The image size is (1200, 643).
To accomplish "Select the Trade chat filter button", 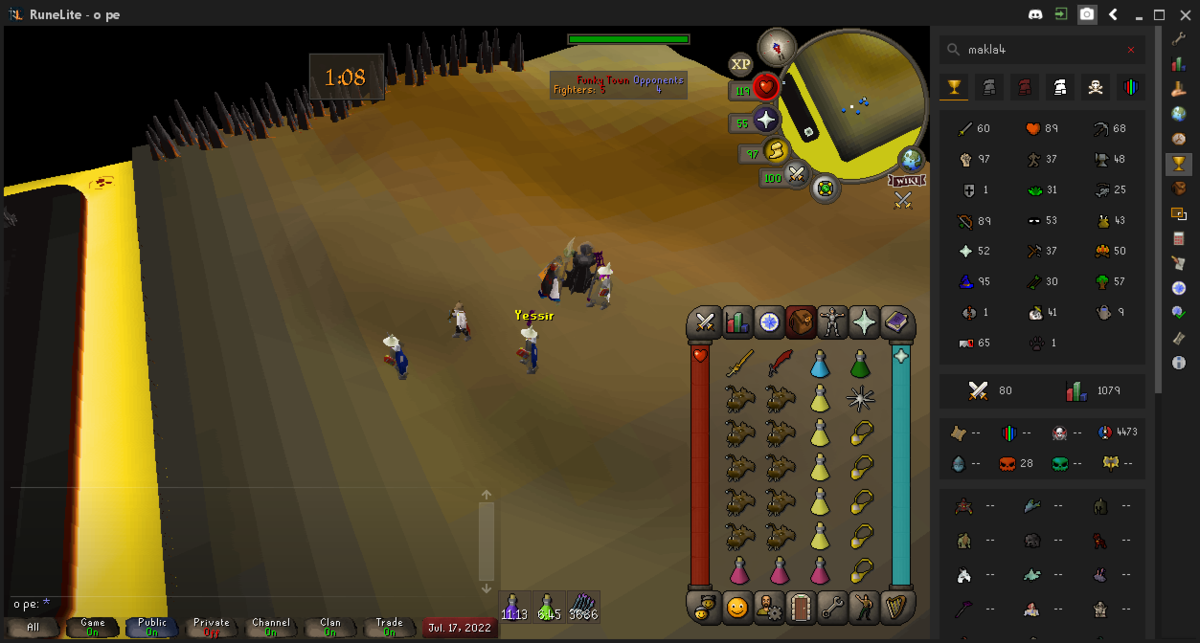I will tap(389, 627).
